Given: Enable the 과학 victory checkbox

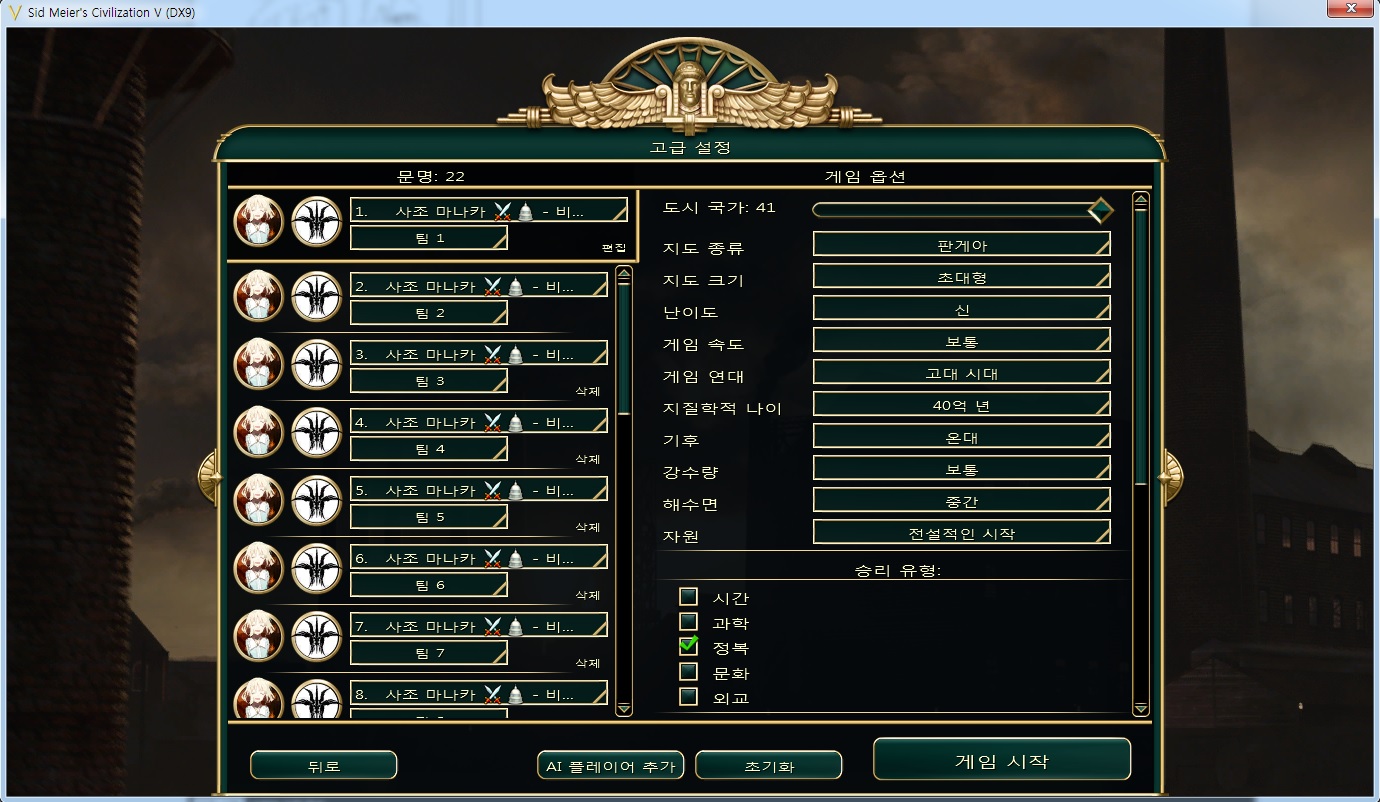Looking at the screenshot, I should (x=688, y=622).
